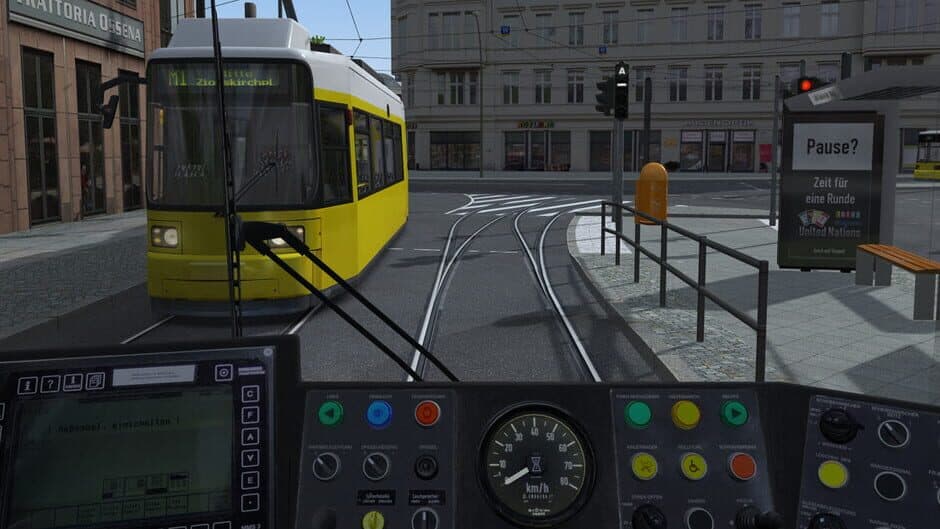Push the green right-arrow indicator button
Image resolution: width=940 pixels, height=529 pixels.
[x=734, y=413]
